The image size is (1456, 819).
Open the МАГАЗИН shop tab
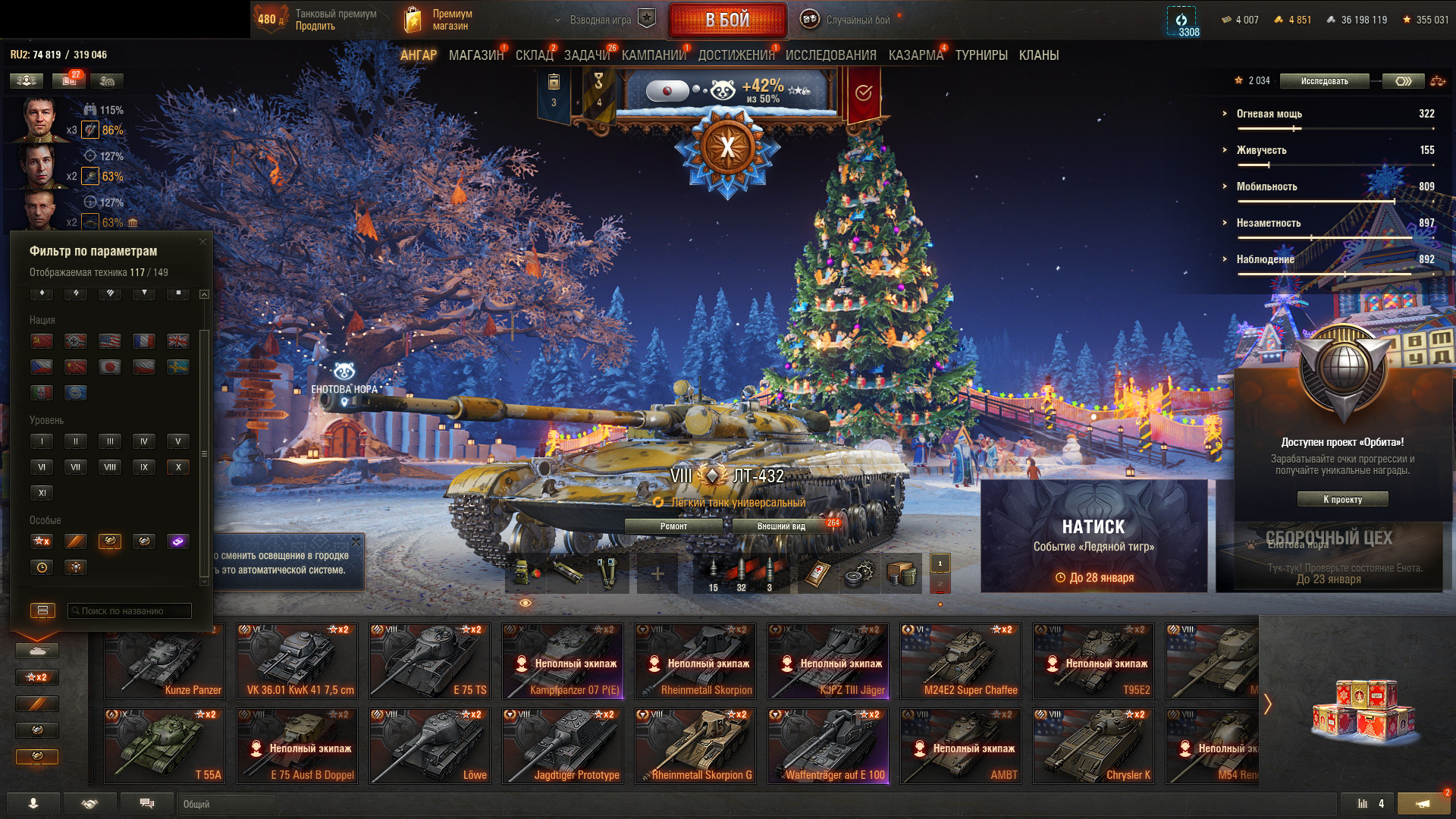pyautogui.click(x=475, y=55)
